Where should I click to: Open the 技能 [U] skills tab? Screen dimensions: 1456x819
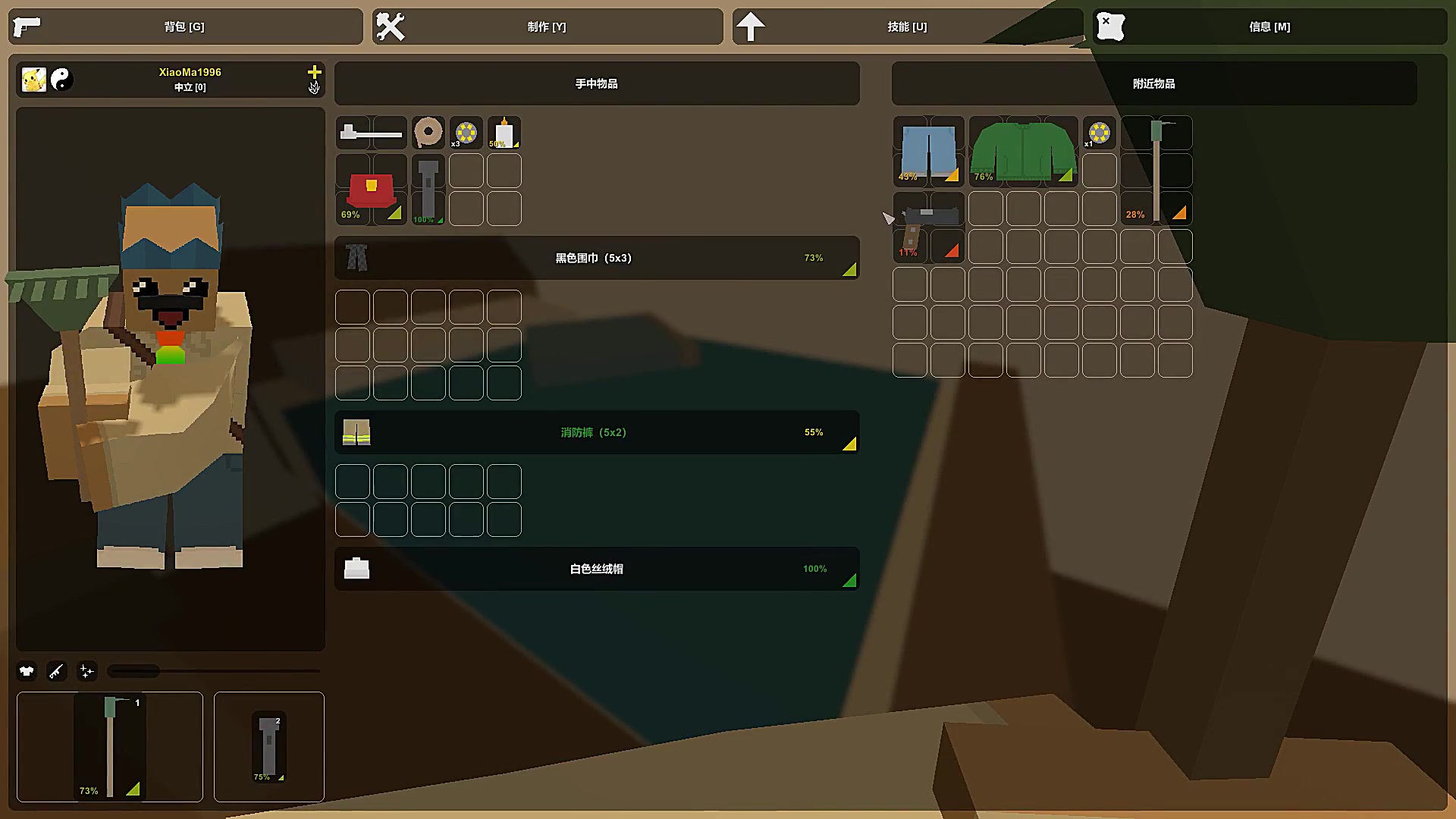coord(907,26)
